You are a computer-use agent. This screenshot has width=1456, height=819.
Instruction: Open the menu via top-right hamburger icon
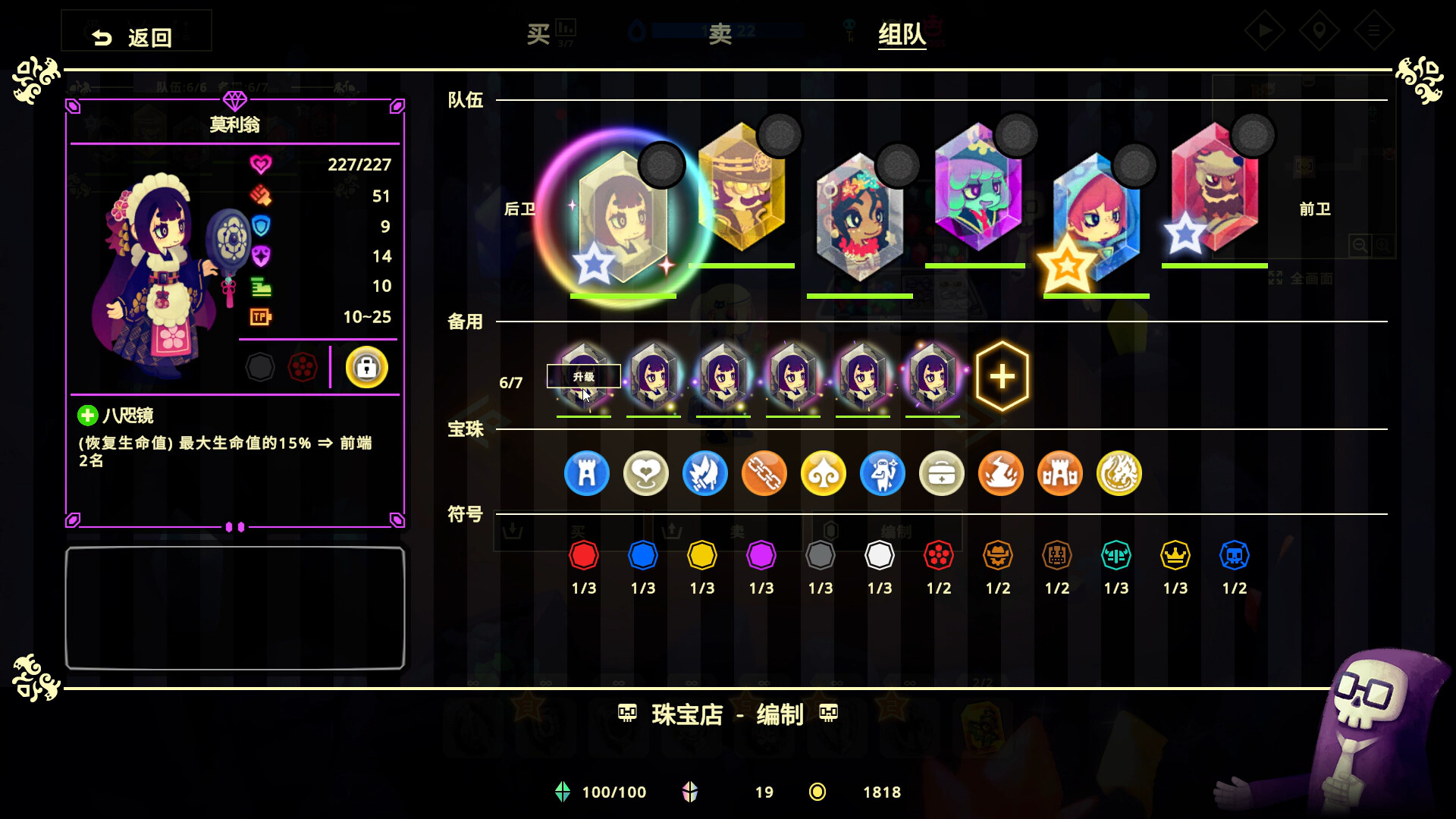coord(1374,32)
